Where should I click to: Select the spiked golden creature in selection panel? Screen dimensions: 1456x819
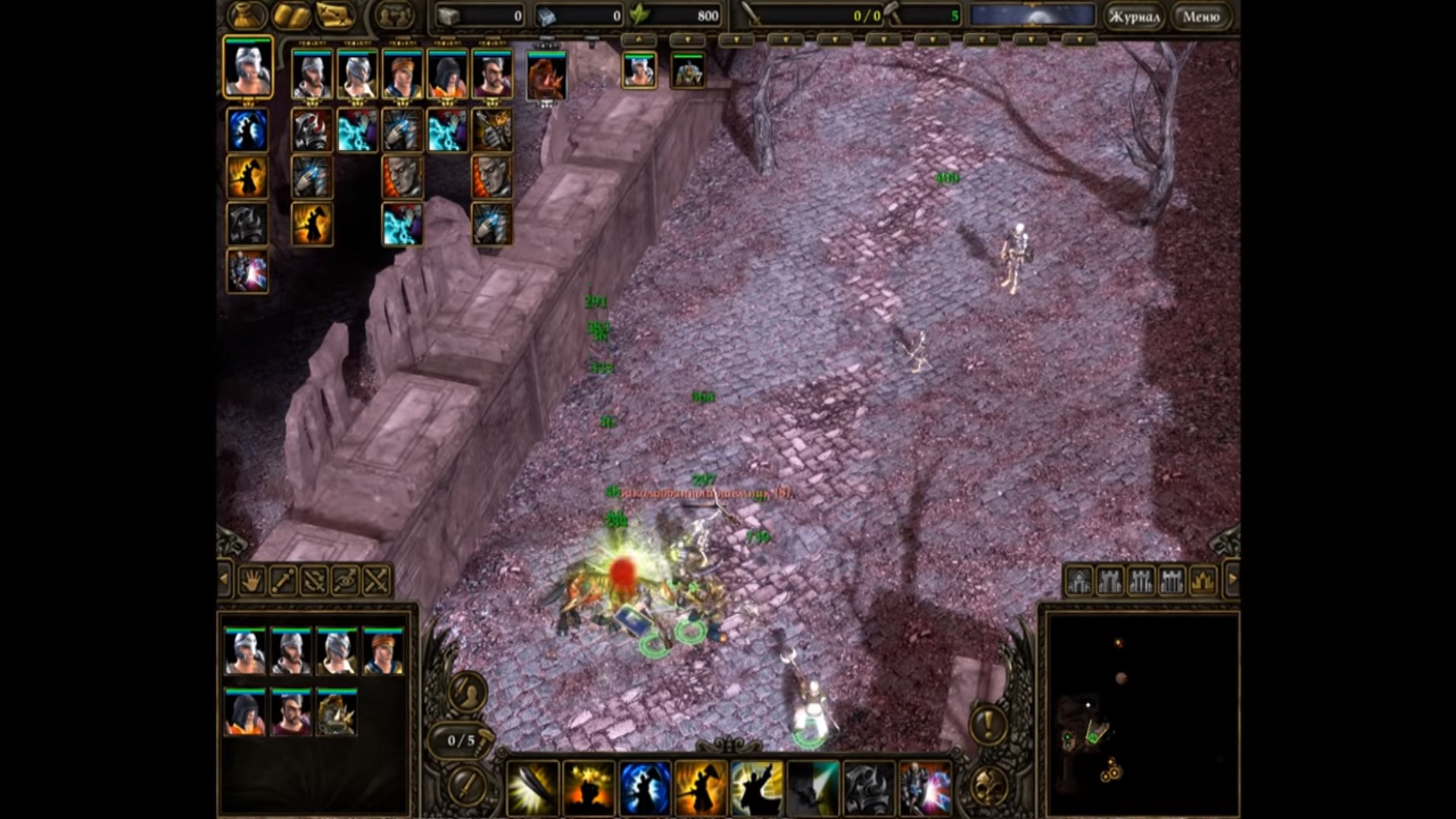click(336, 713)
